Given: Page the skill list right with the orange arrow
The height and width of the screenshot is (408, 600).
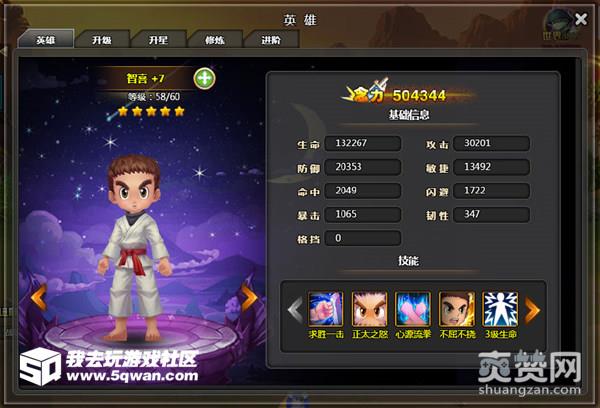Looking at the screenshot, I should click(533, 309).
